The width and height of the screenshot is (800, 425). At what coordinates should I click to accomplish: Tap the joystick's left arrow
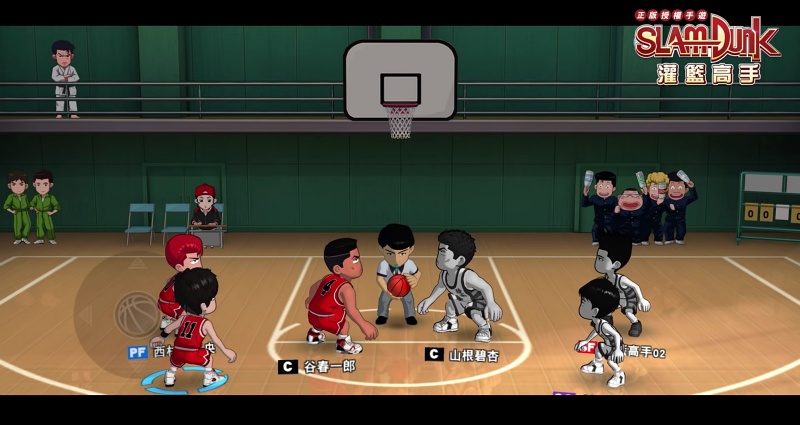[x=85, y=314]
